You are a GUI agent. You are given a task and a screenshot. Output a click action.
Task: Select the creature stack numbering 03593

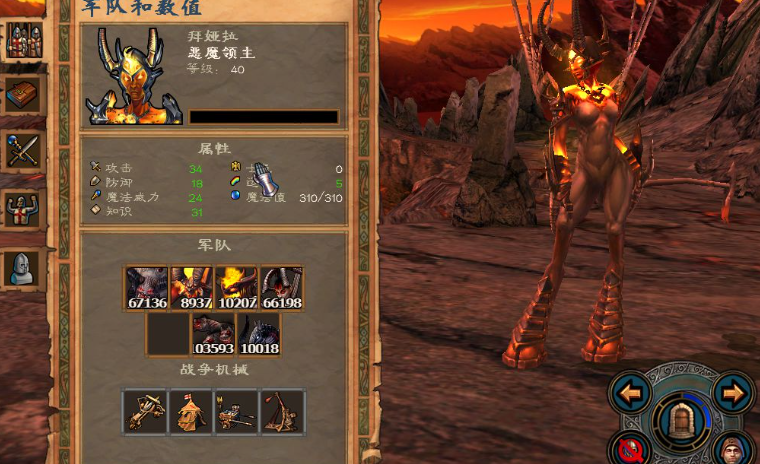[x=213, y=334]
